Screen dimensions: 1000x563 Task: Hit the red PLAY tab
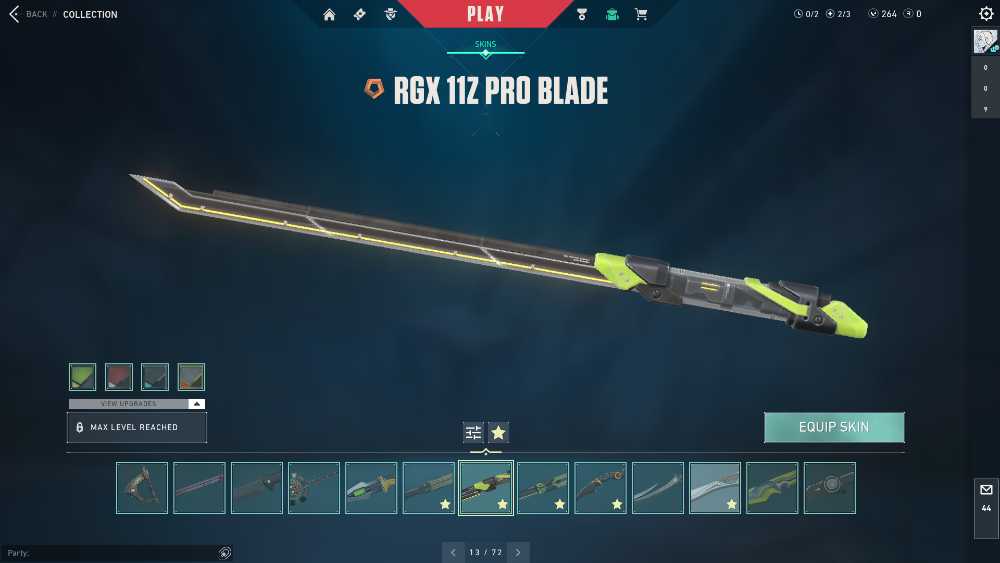pyautogui.click(x=485, y=14)
